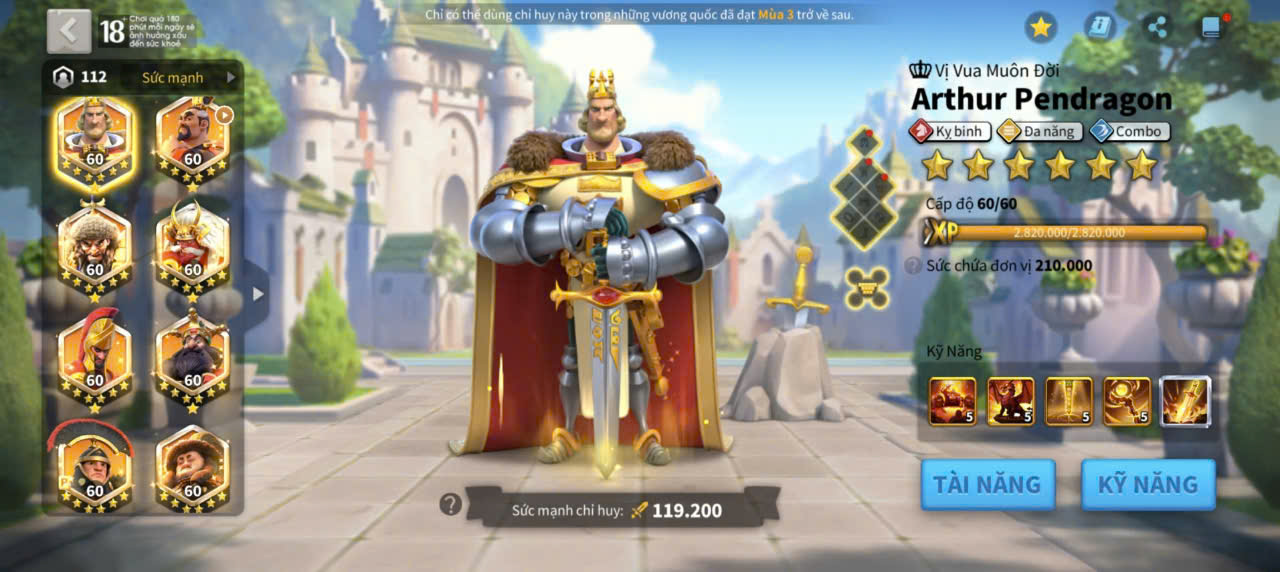Click the gold star favorite icon

1041,27
